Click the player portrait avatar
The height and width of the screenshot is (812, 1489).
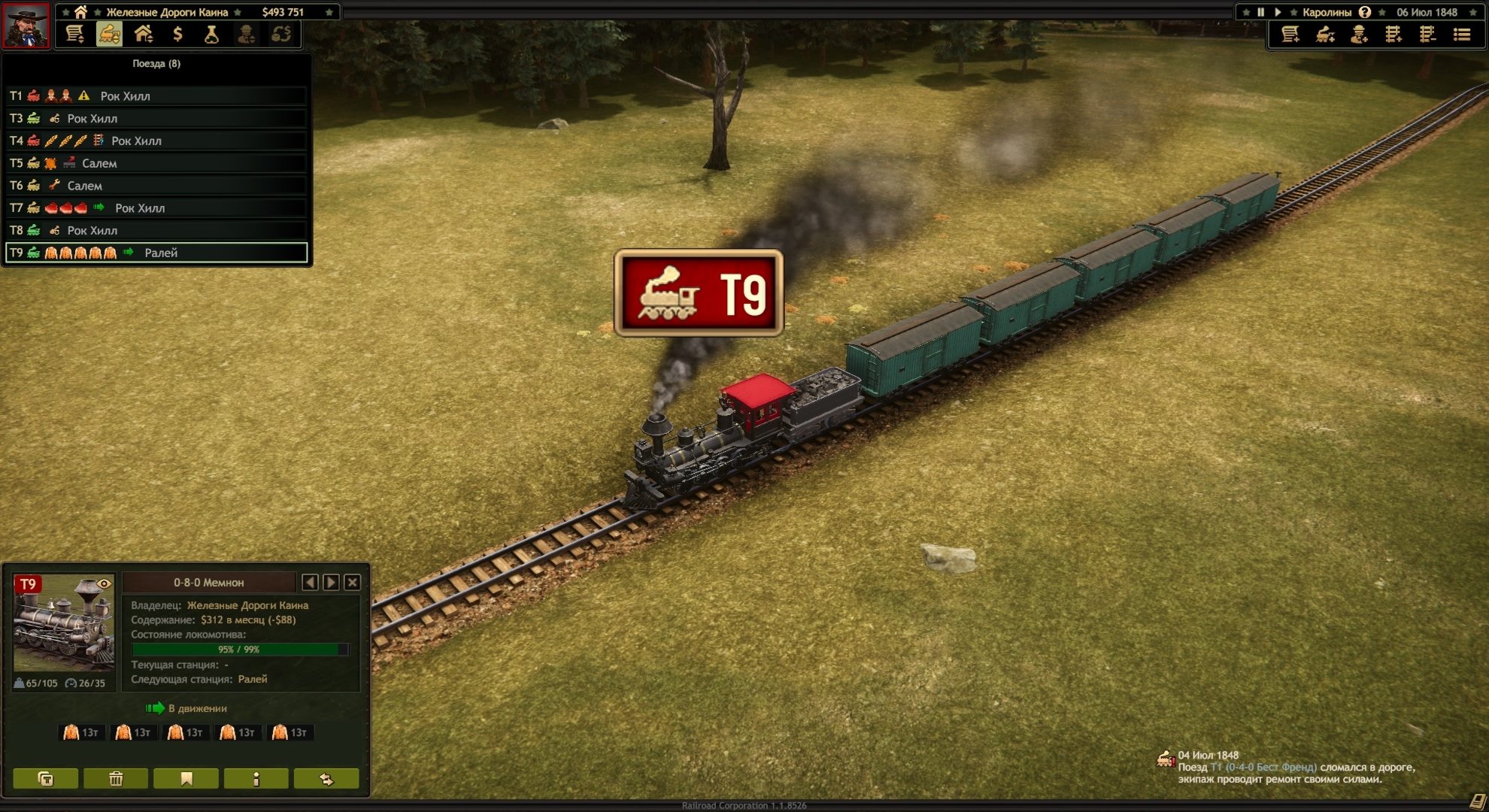click(x=26, y=26)
